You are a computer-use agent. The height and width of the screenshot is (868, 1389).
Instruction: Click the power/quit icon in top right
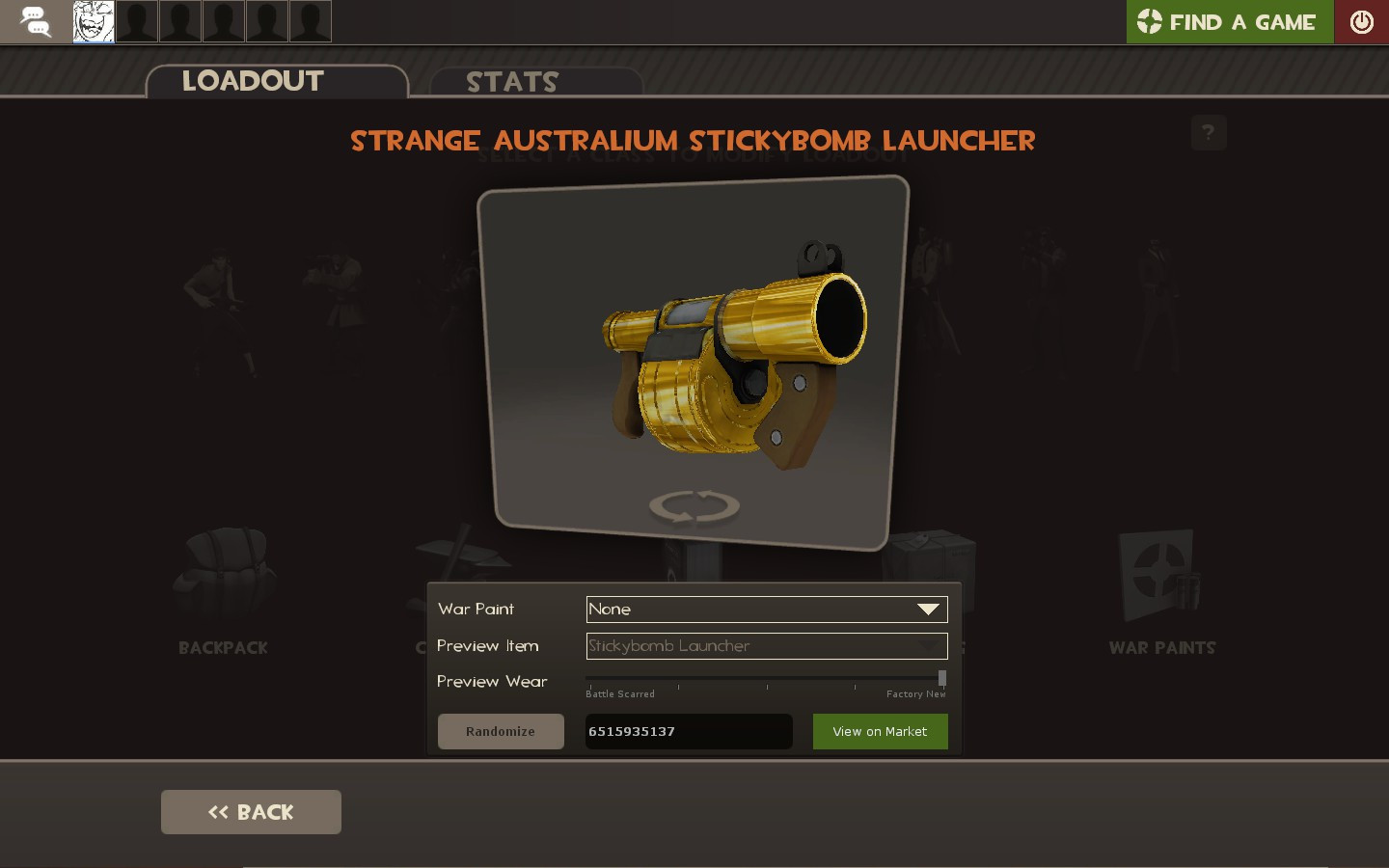tap(1360, 21)
